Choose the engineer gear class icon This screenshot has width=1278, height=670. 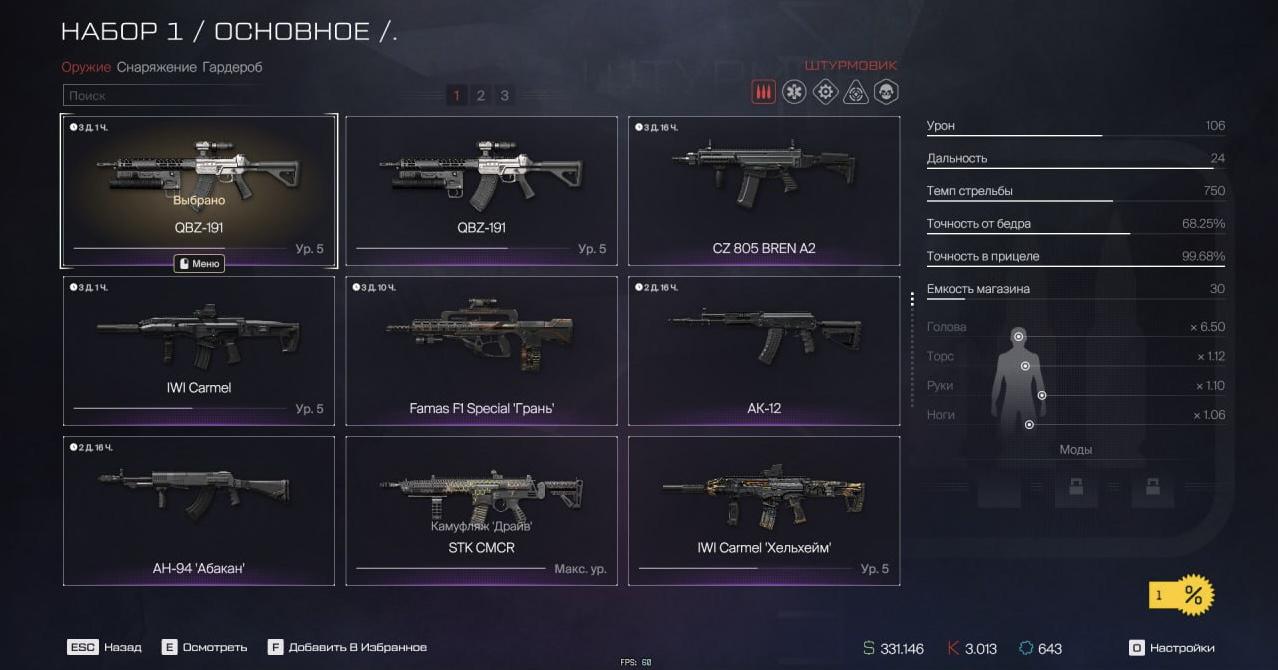(x=825, y=93)
